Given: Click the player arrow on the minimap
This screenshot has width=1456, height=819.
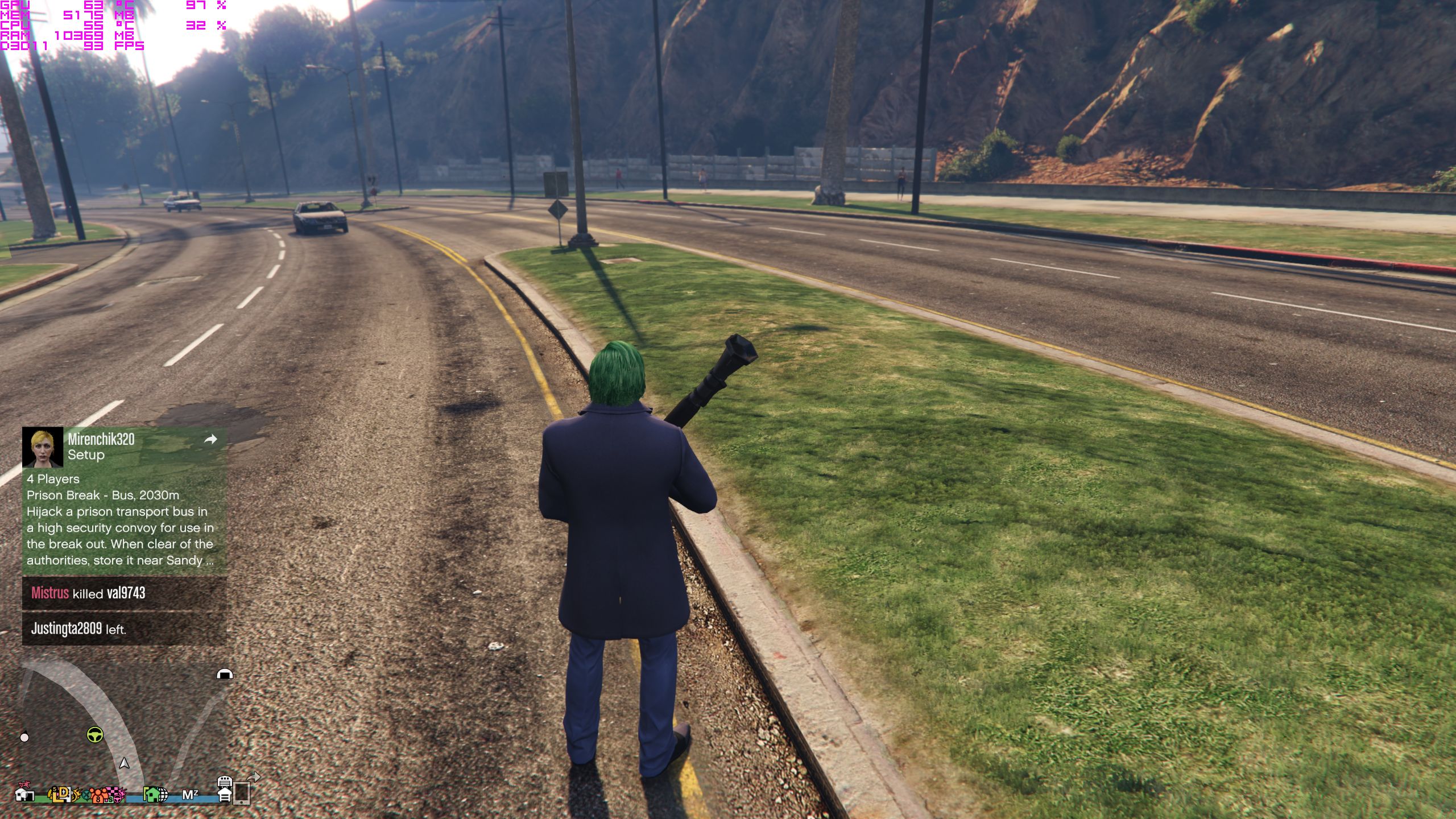Looking at the screenshot, I should [124, 763].
